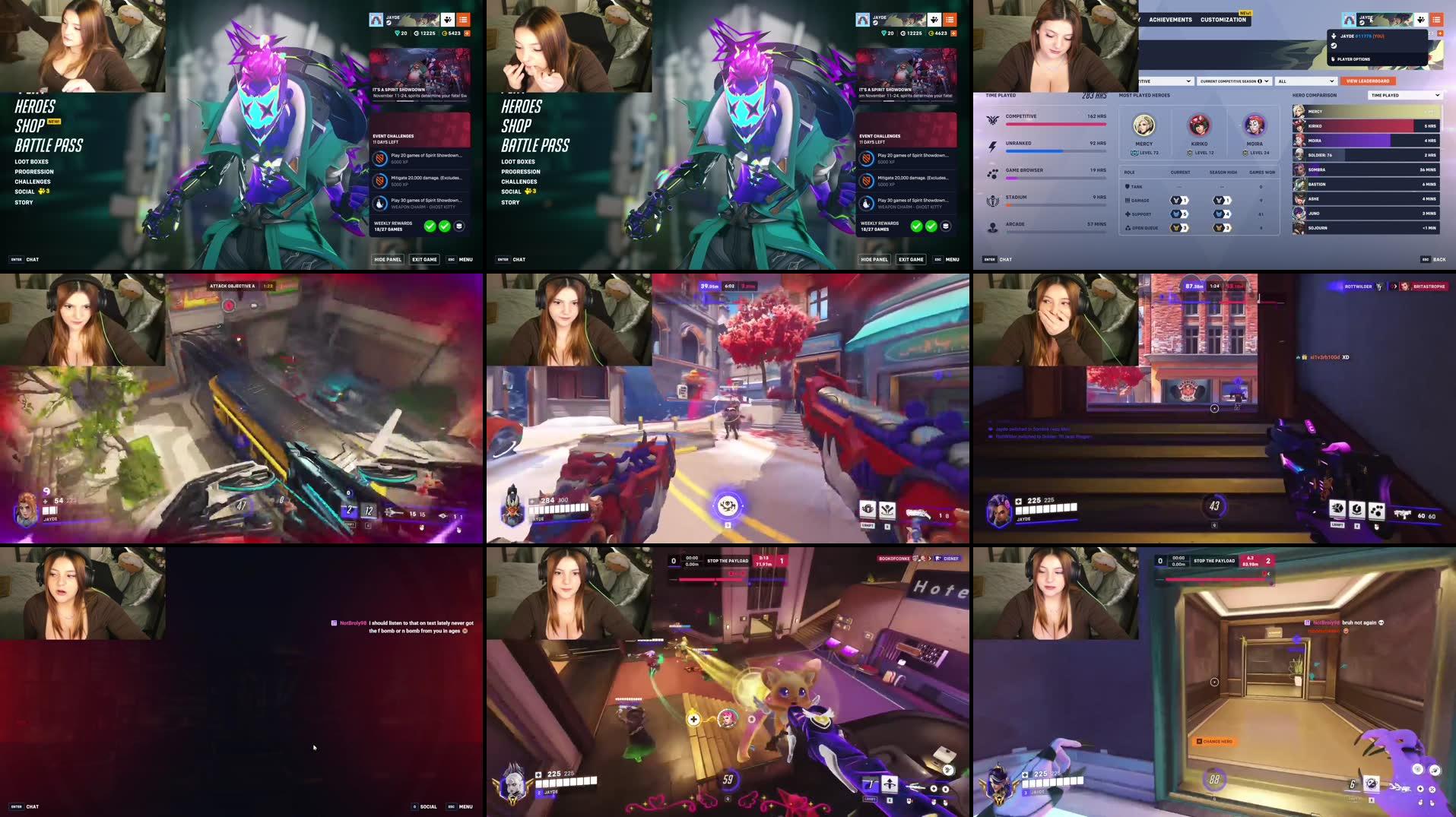Open the All filter dropdown

(1307, 81)
